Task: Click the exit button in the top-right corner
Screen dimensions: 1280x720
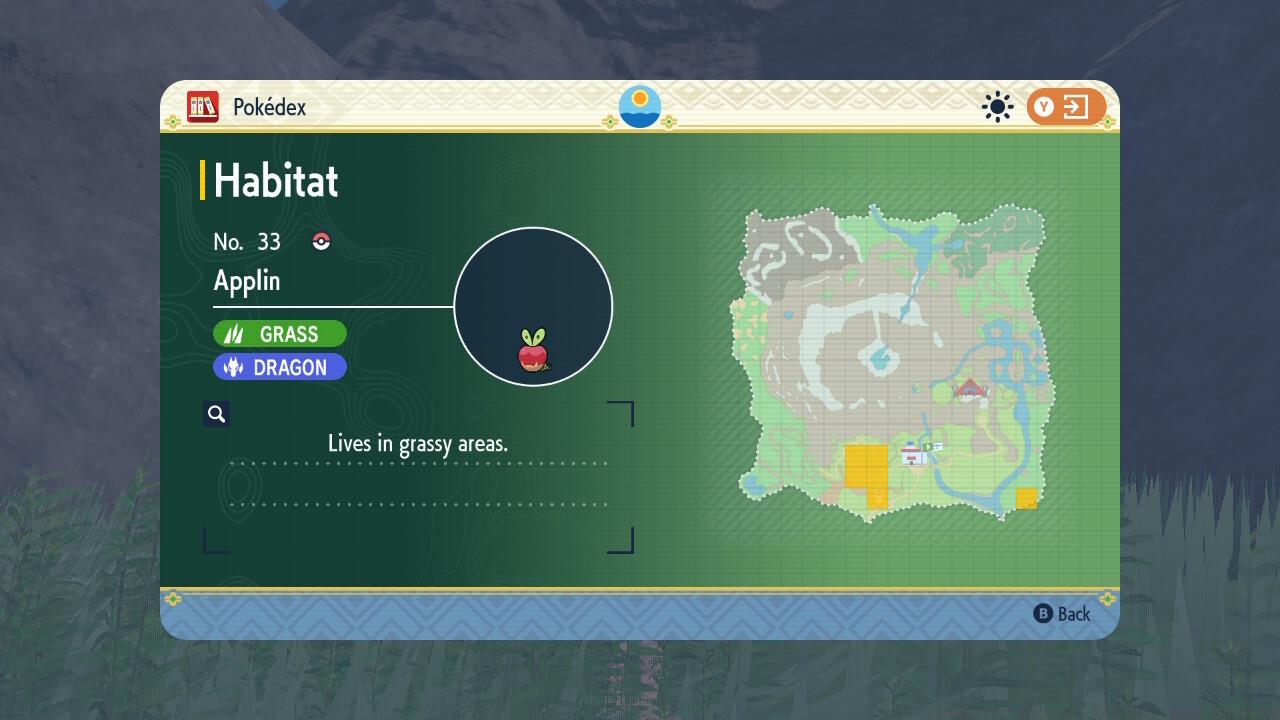Action: tap(1065, 107)
